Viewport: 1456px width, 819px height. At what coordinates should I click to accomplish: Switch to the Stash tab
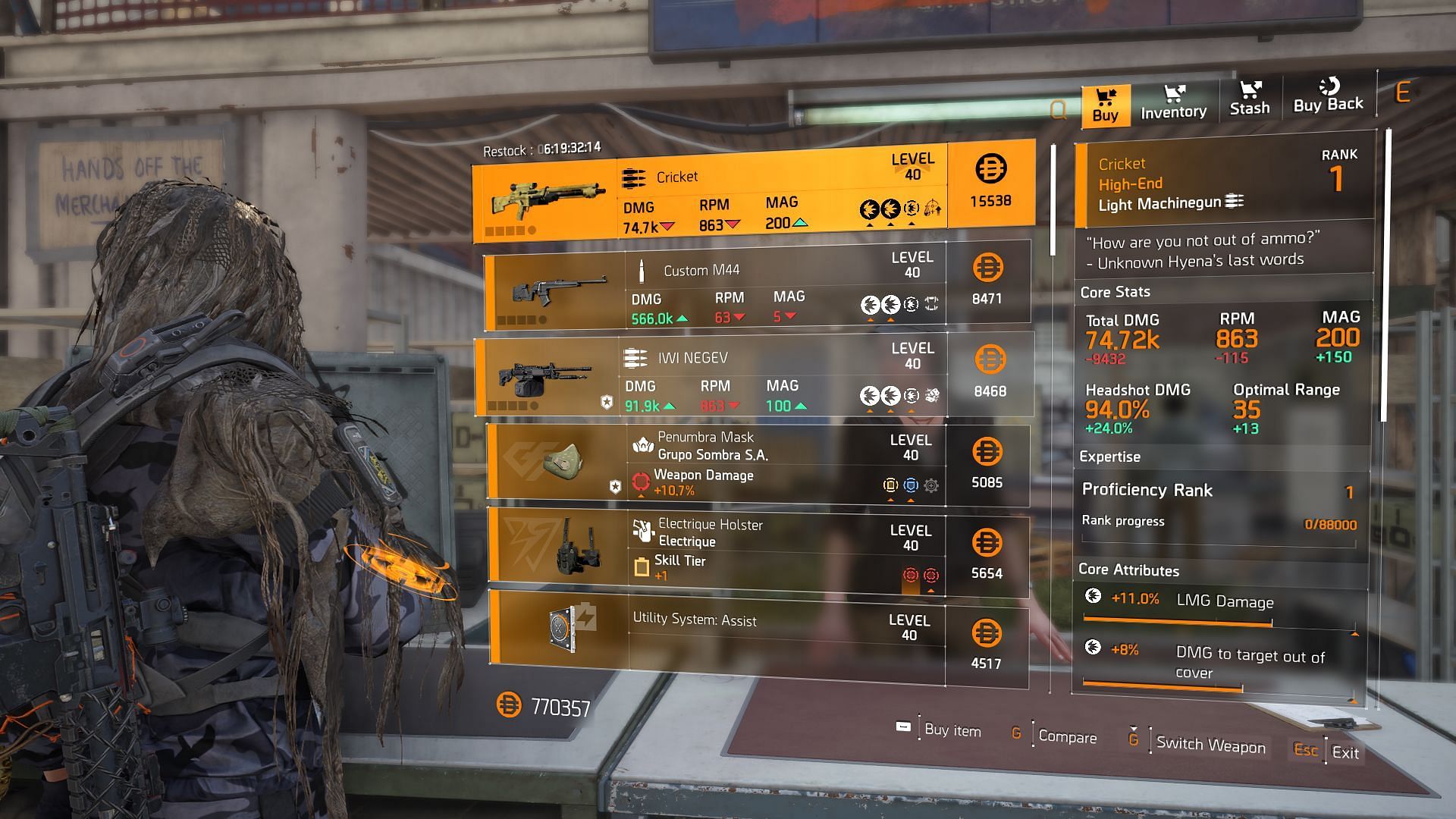(1249, 99)
